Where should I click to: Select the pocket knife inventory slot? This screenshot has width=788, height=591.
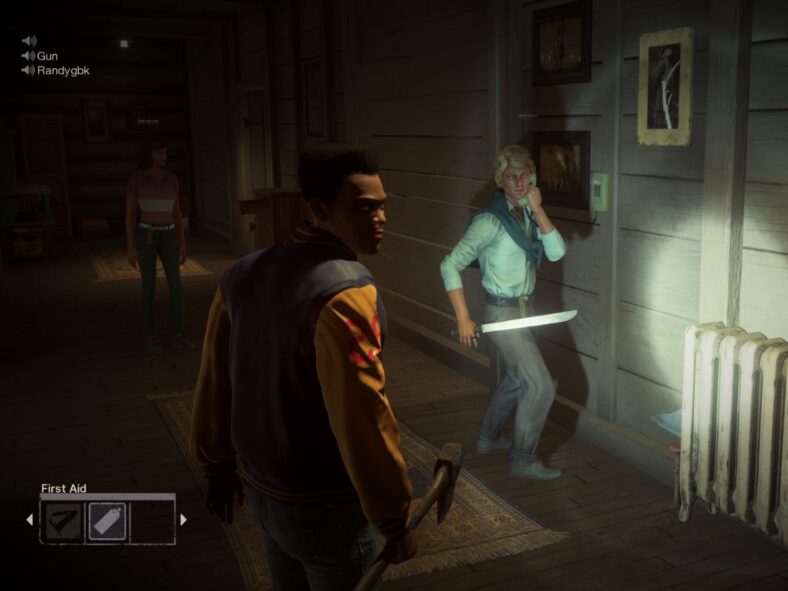click(62, 521)
